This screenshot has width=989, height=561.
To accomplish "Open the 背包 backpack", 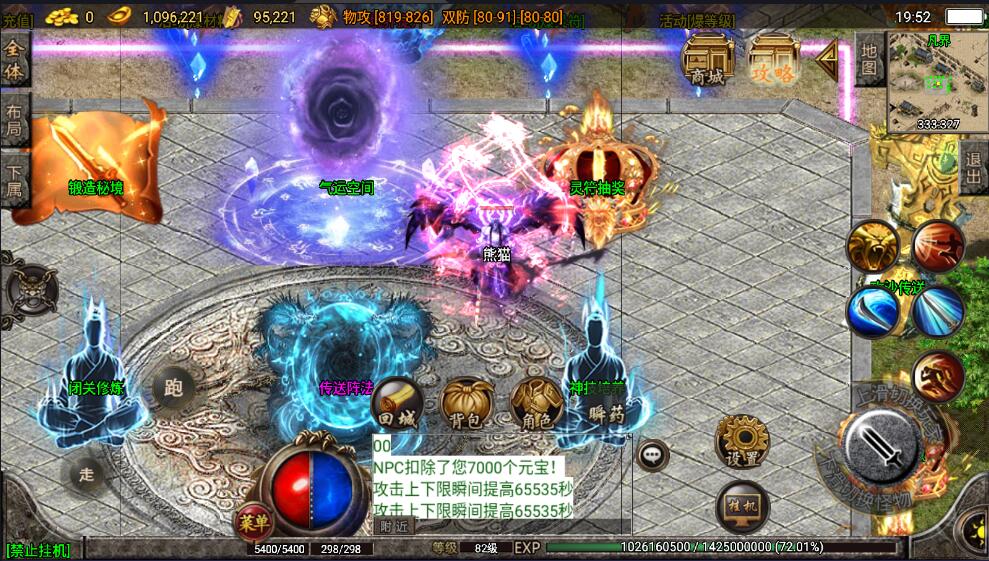I will tap(466, 402).
